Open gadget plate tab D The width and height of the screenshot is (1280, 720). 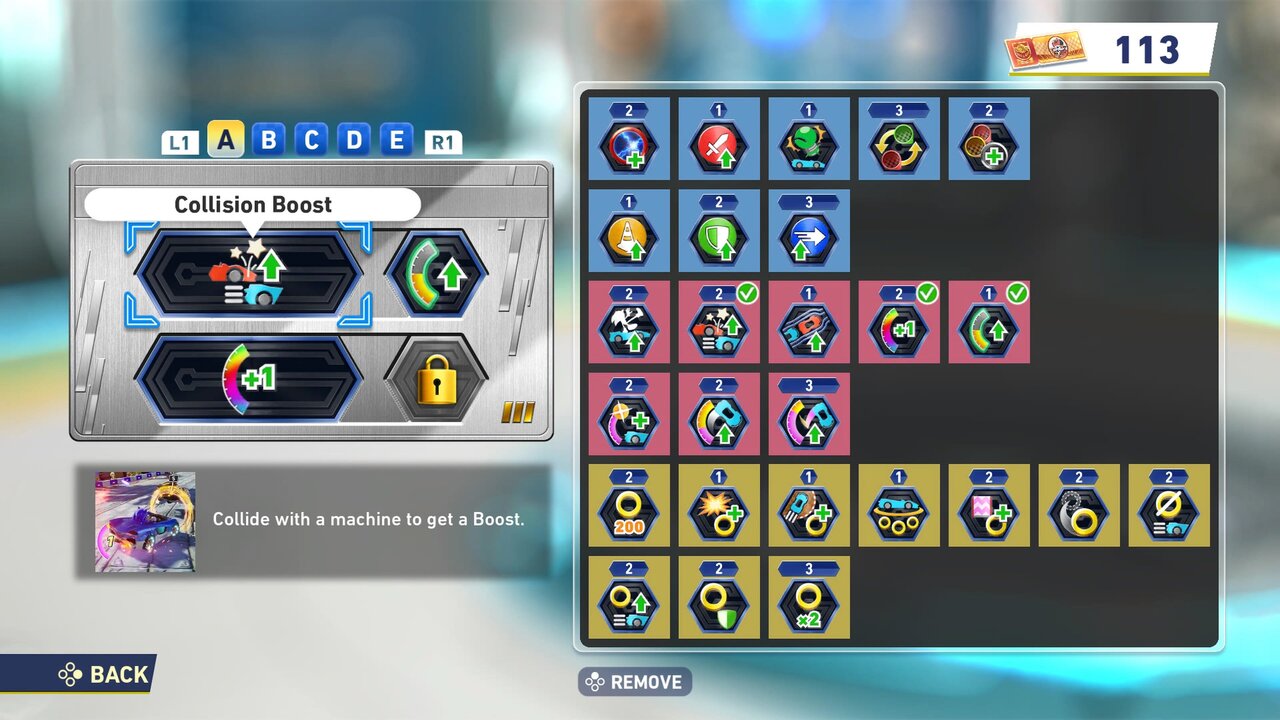tap(354, 140)
